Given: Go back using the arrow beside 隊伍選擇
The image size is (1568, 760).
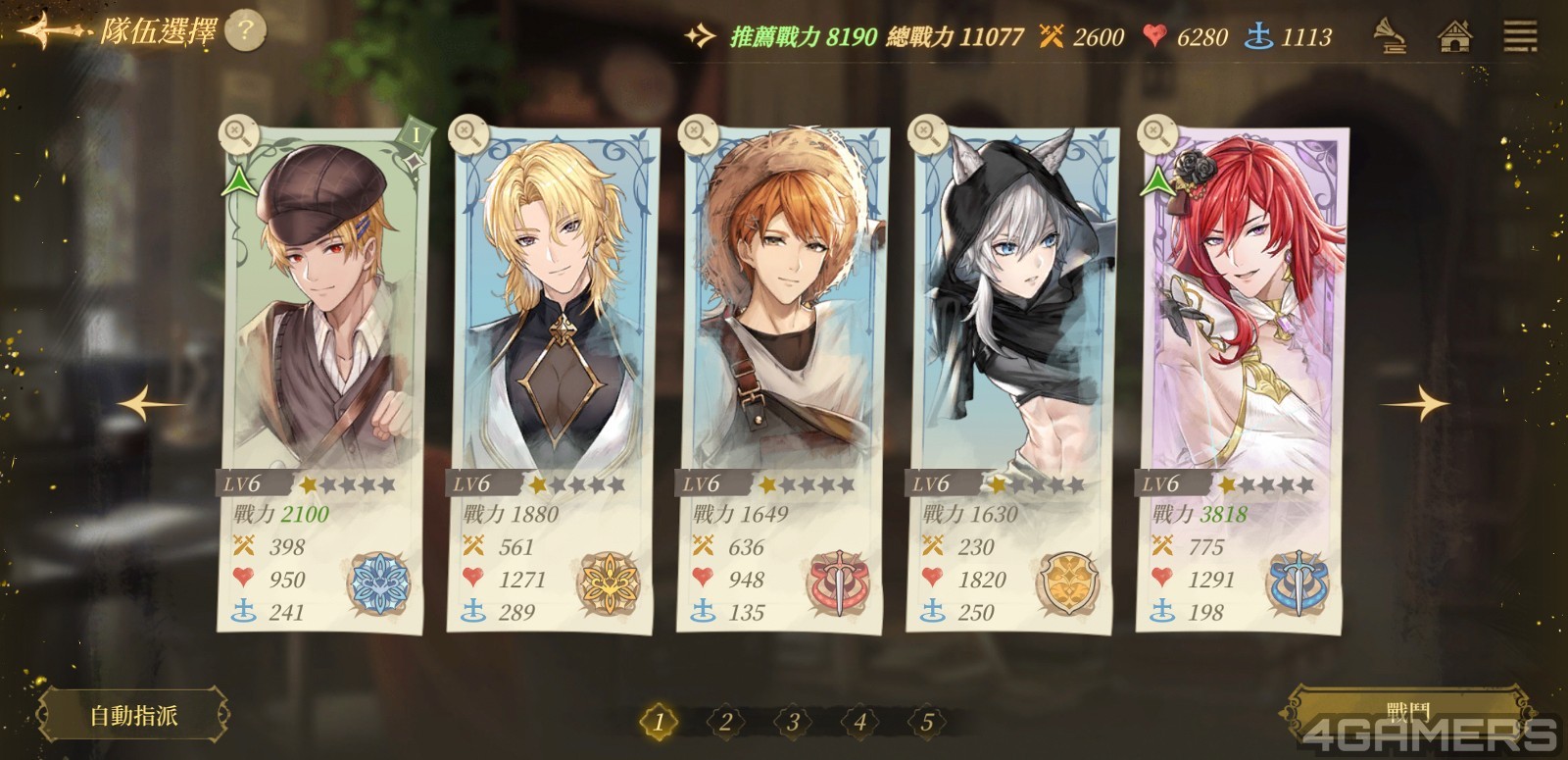Looking at the screenshot, I should 47,32.
